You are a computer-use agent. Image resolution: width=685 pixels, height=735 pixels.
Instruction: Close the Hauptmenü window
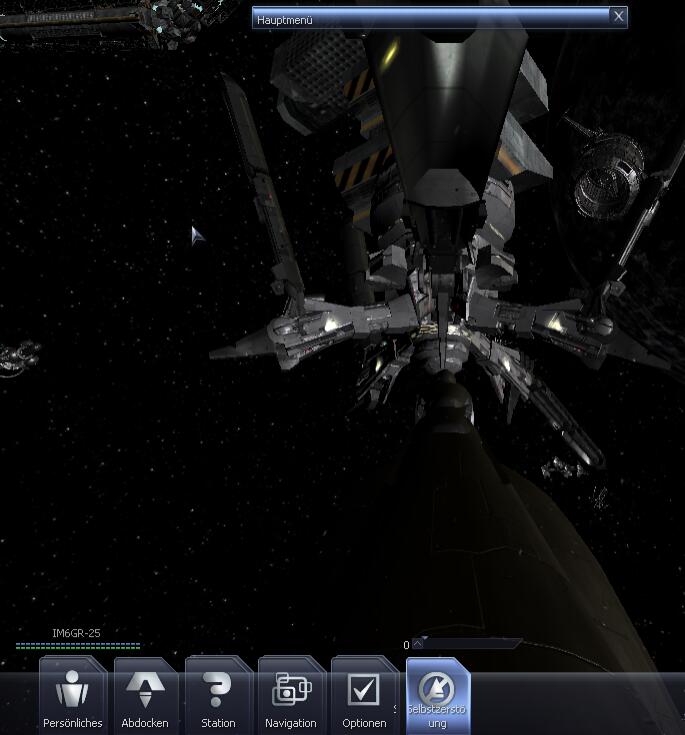[x=619, y=16]
